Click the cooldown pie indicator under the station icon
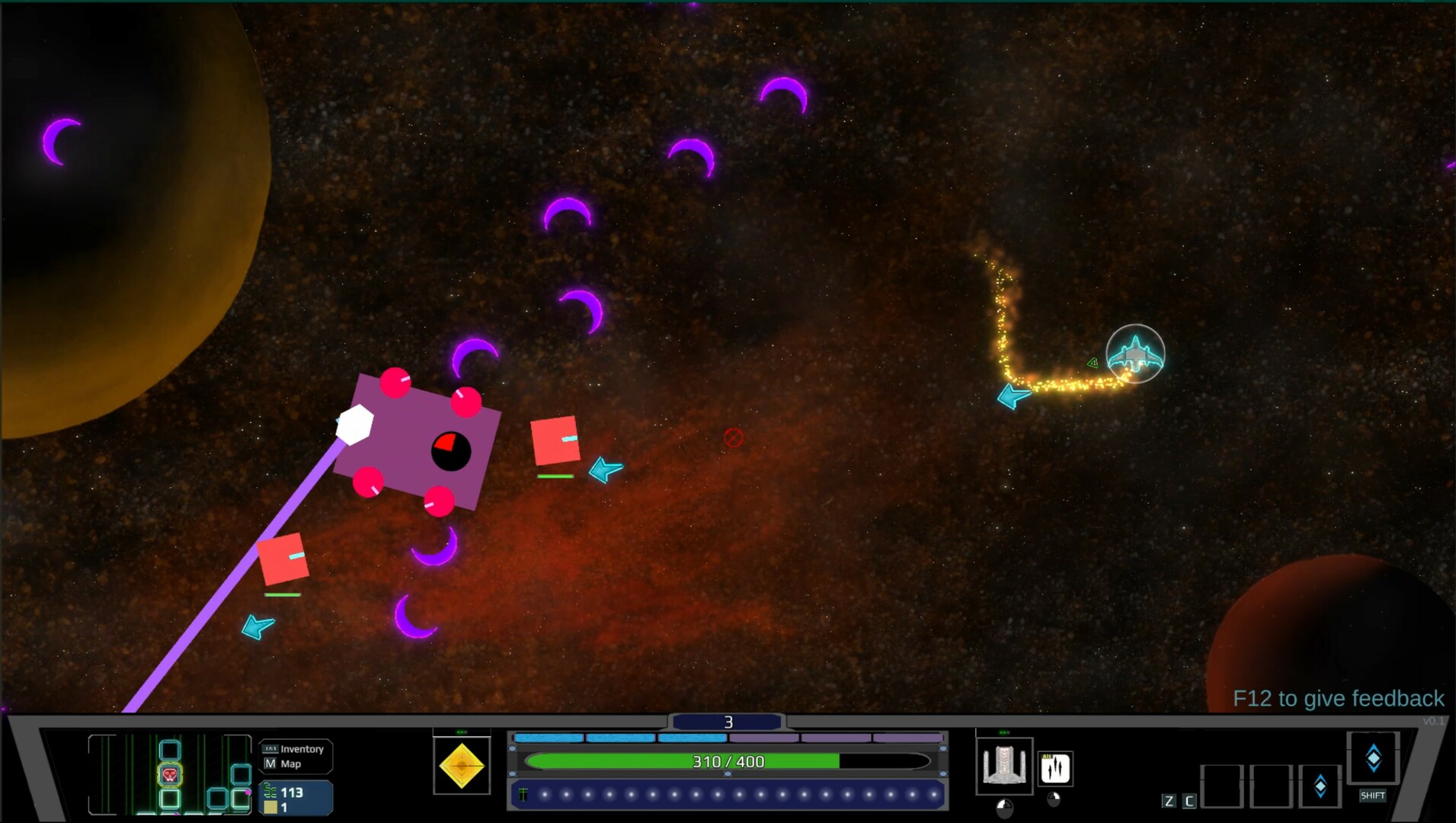 1004,808
